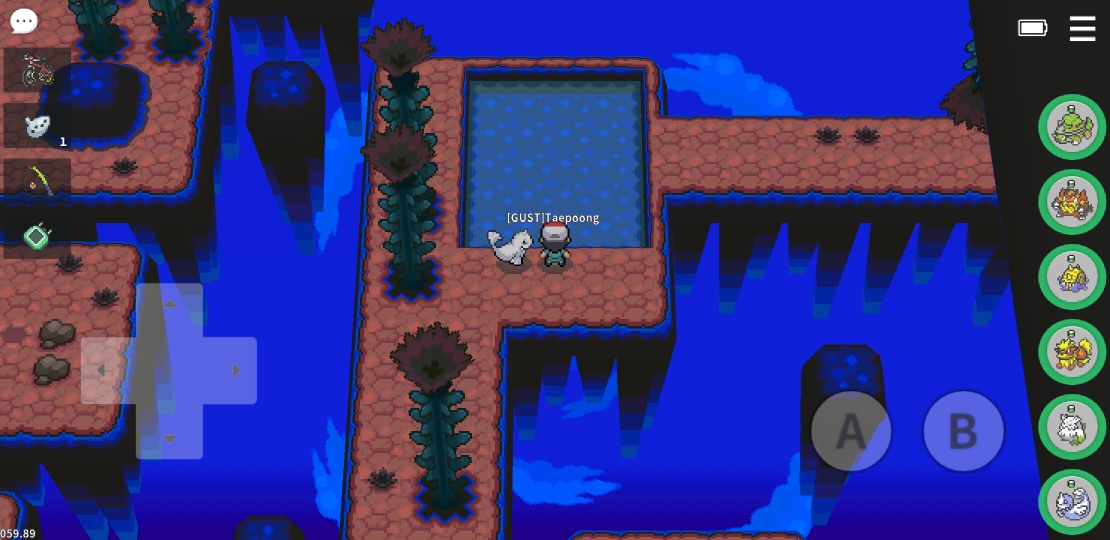Choose the yellow Pokémon in third party slot
This screenshot has width=1110, height=540.
click(1072, 277)
